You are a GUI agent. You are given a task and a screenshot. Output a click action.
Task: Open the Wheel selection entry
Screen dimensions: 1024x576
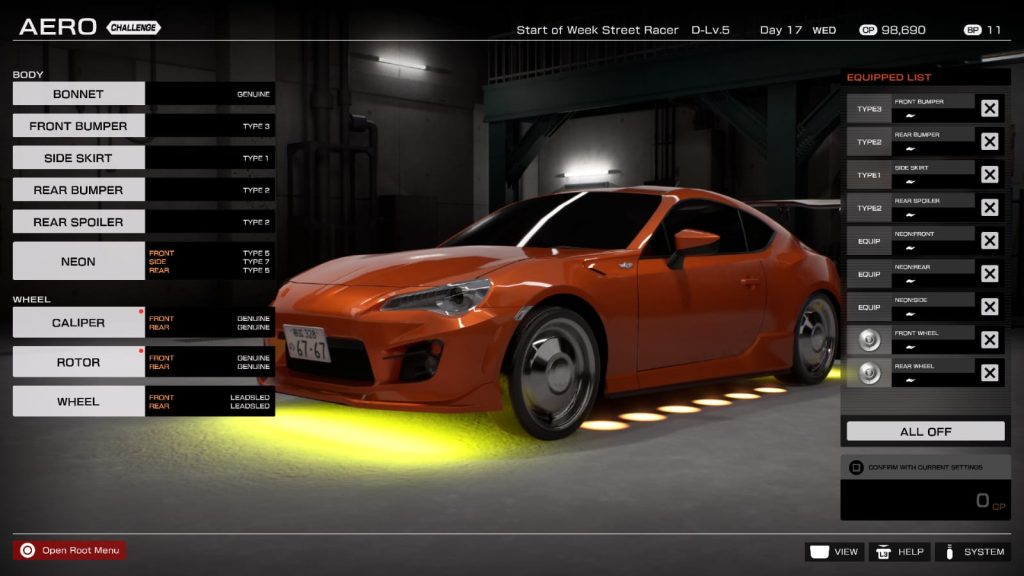(x=79, y=401)
